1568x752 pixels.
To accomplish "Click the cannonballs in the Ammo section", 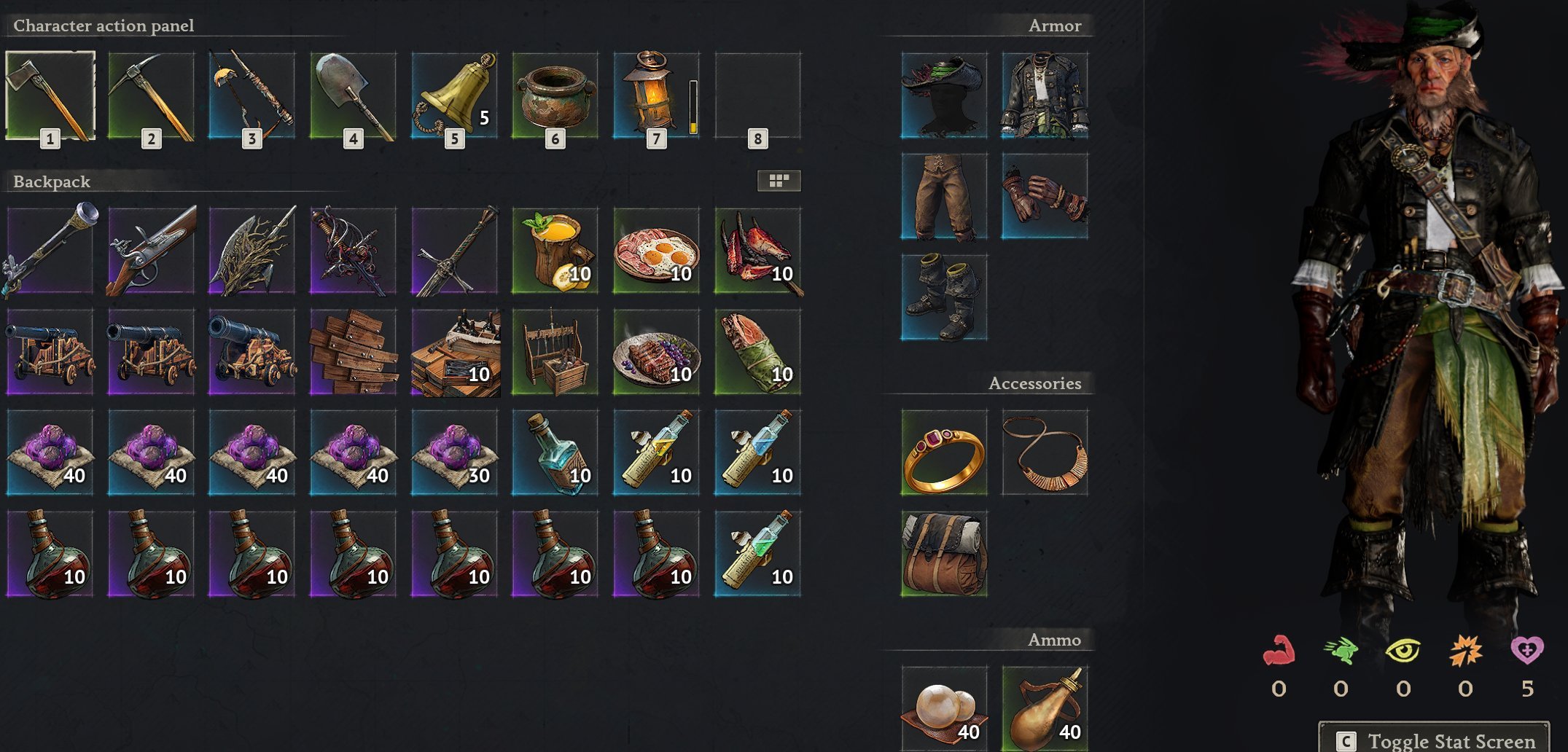I will coord(944,705).
